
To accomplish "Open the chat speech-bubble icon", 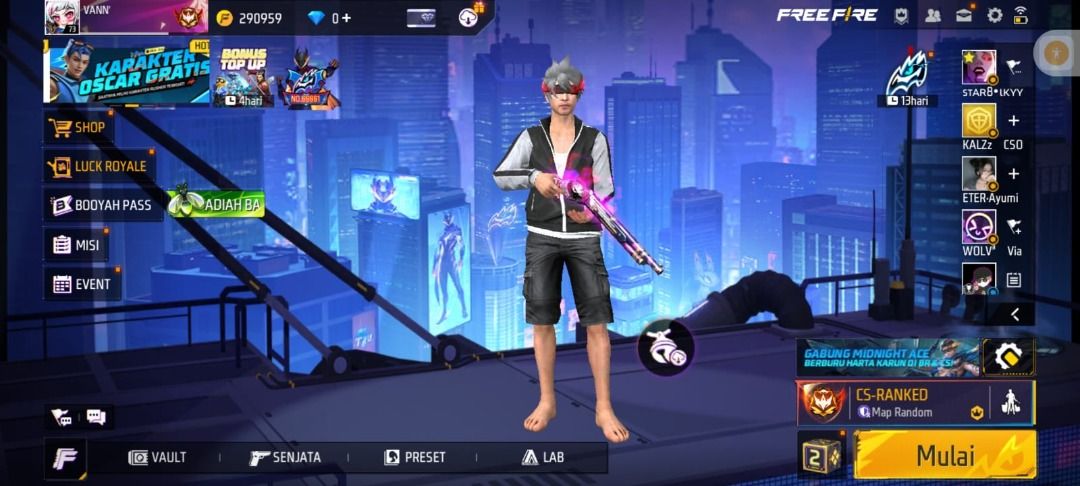I will (x=96, y=416).
